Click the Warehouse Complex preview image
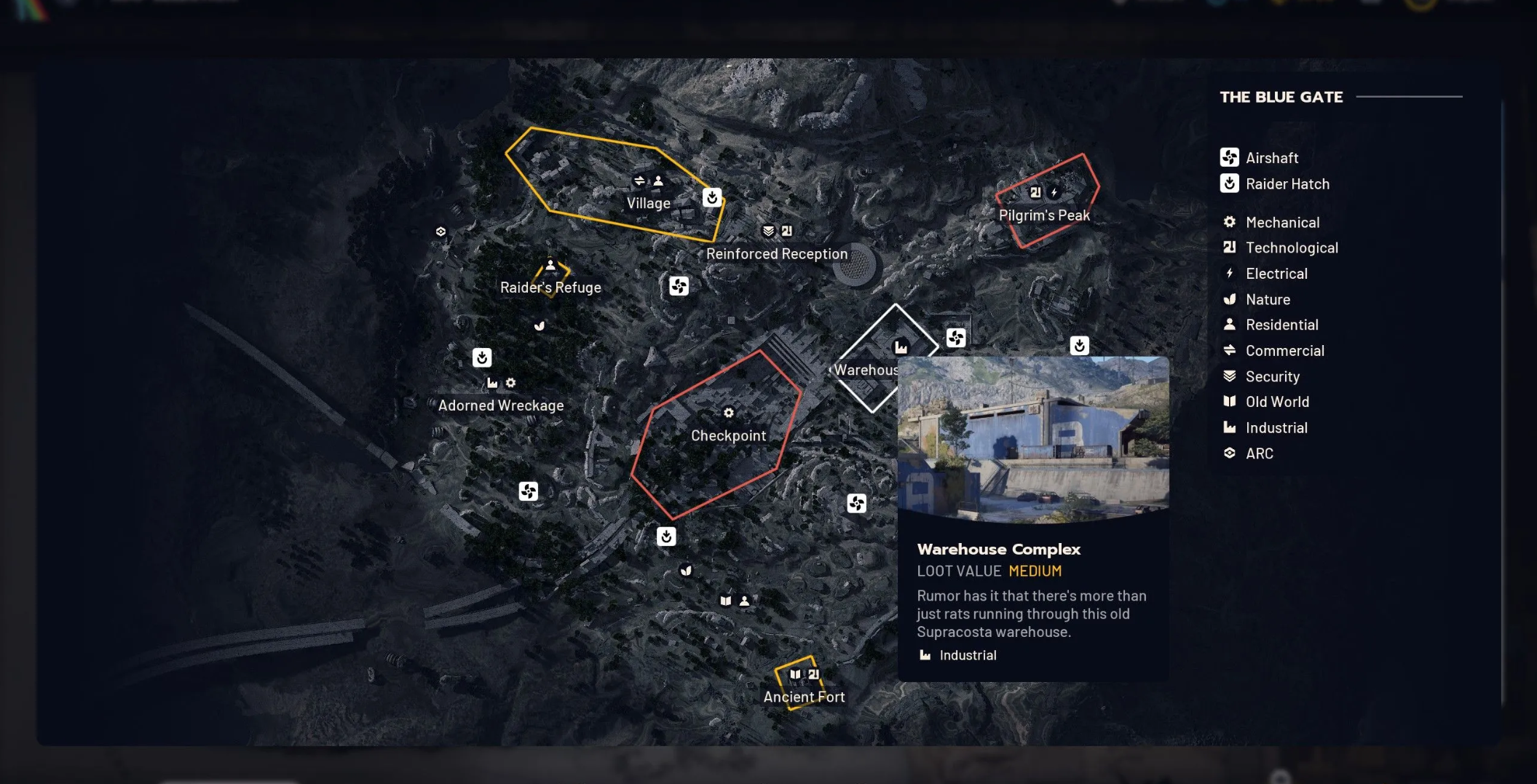Viewport: 1537px width, 784px height. coord(1033,439)
